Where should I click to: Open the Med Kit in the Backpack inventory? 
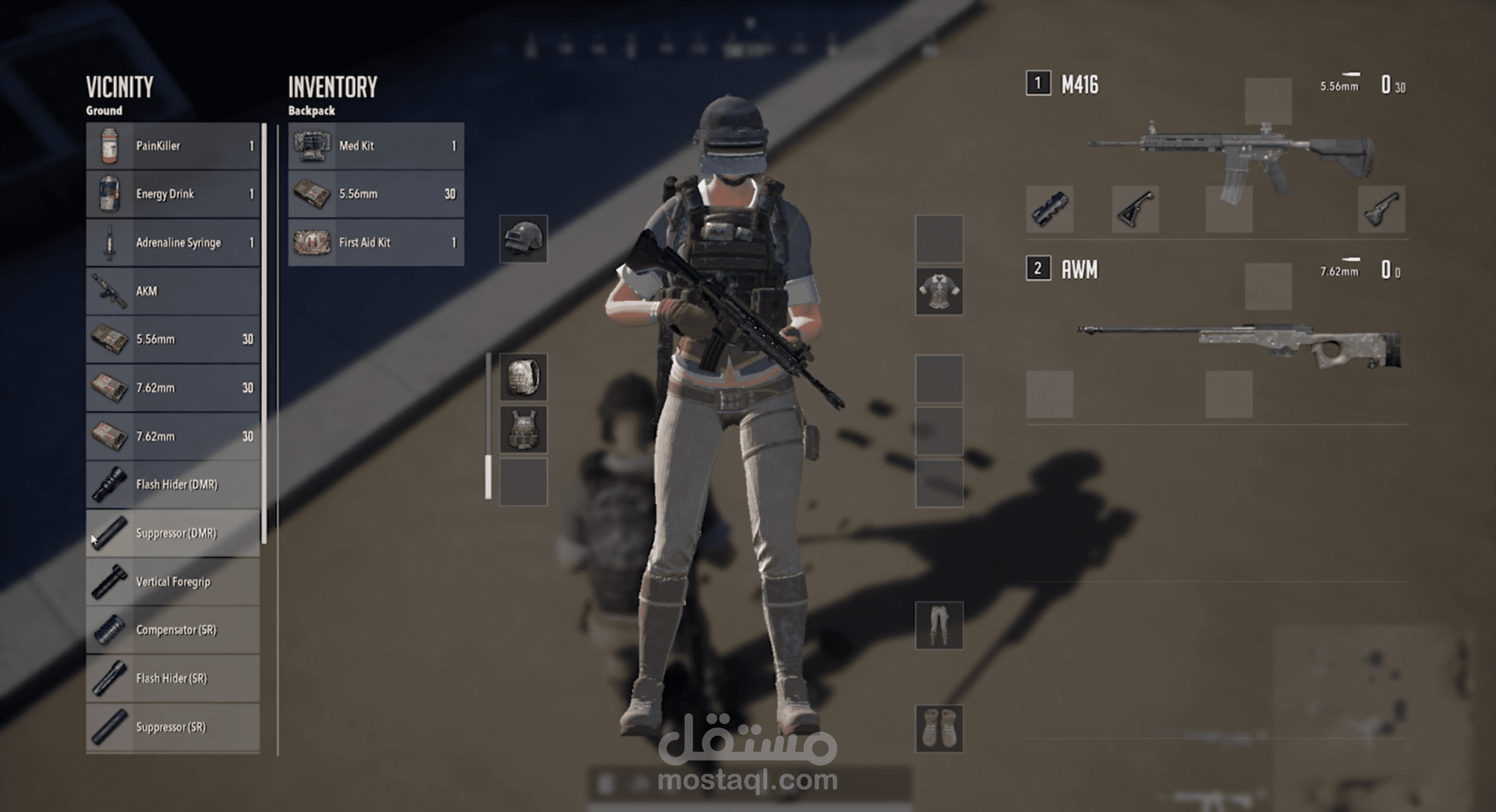[x=375, y=146]
